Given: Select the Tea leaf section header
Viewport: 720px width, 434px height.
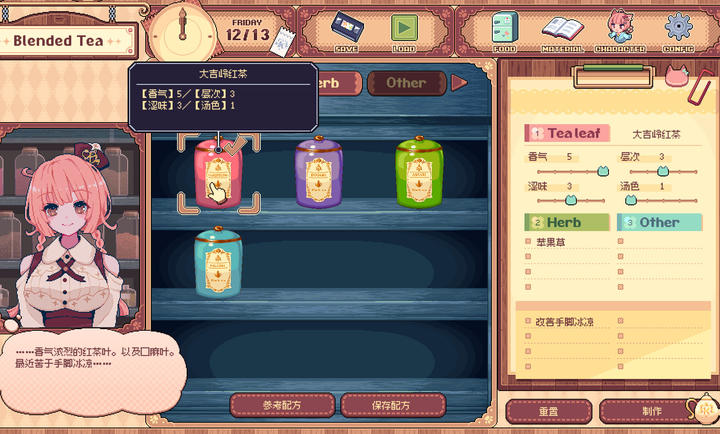Looking at the screenshot, I should 567,133.
